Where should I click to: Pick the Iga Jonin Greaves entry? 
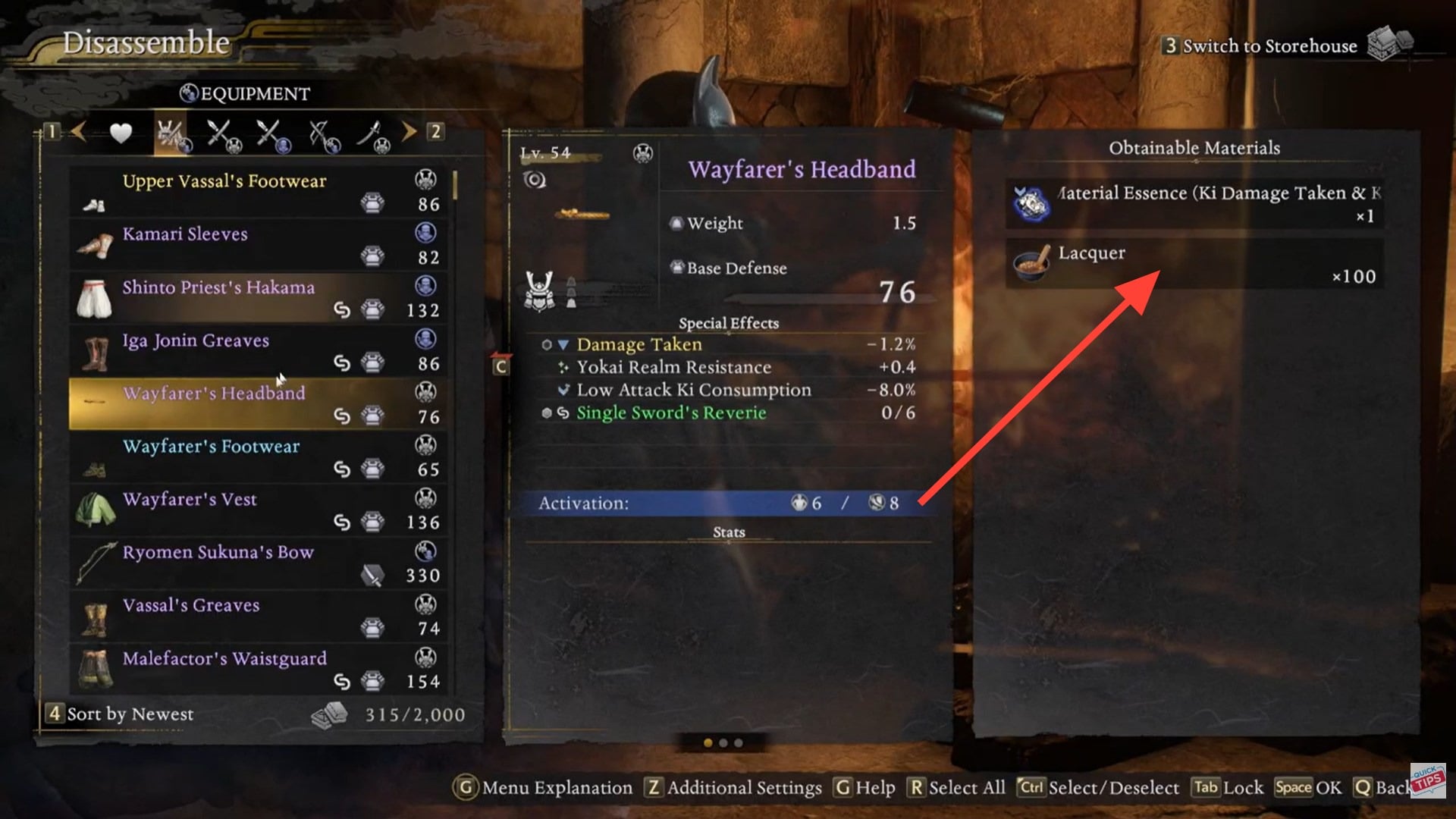click(258, 351)
